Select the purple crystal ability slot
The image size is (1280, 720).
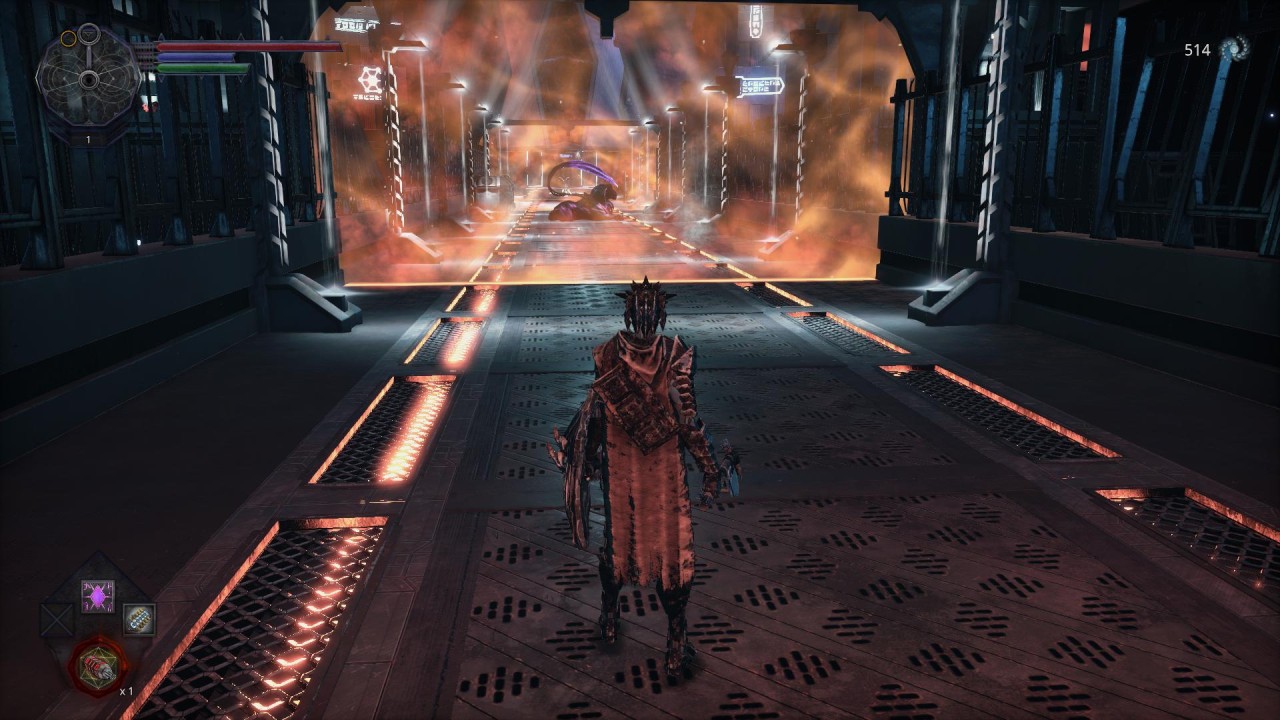pos(97,597)
